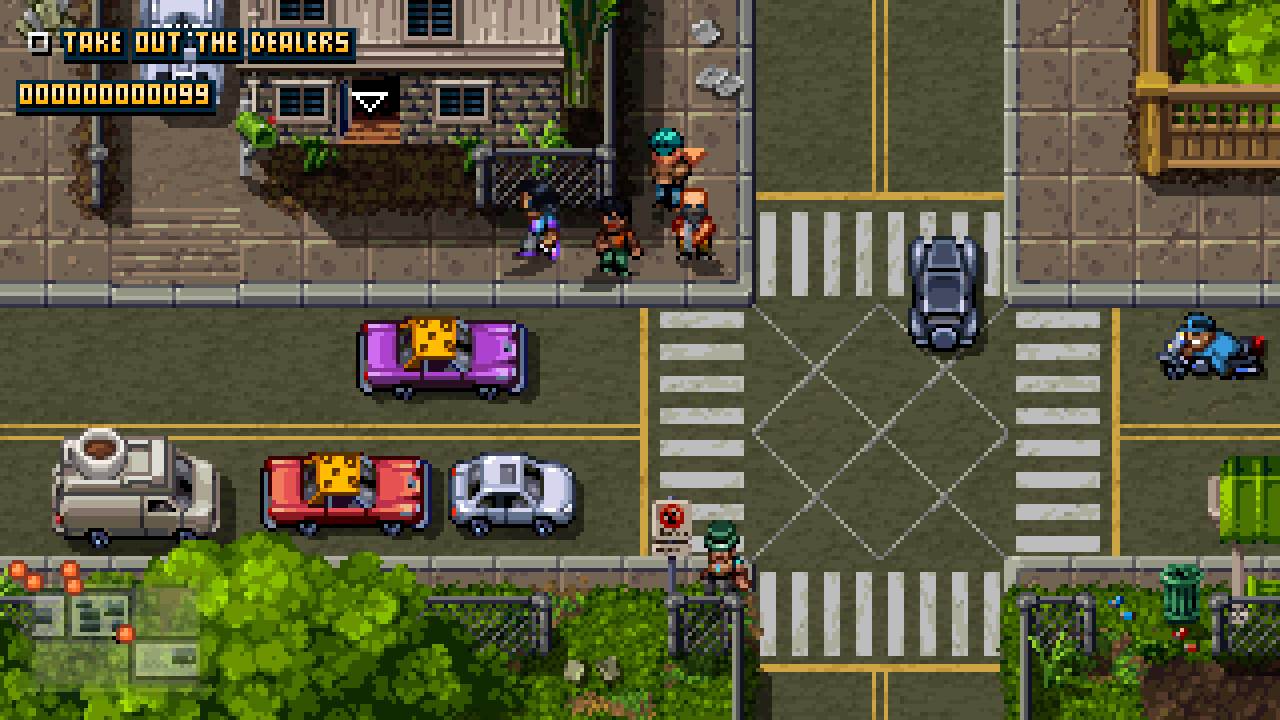Select the objective marker triangle above the doorway
The height and width of the screenshot is (720, 1280).
pos(371,100)
